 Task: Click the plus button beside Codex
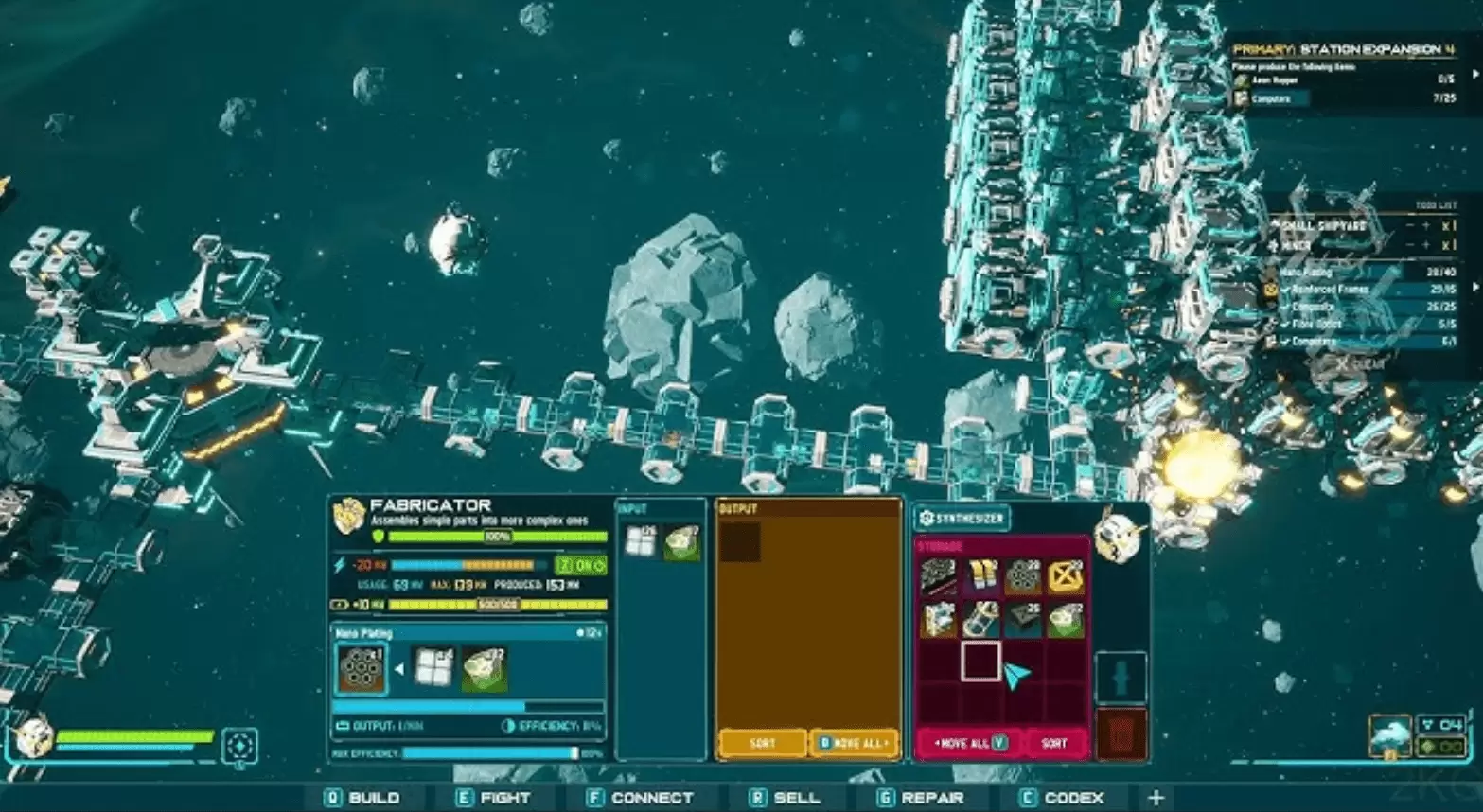click(x=1155, y=798)
